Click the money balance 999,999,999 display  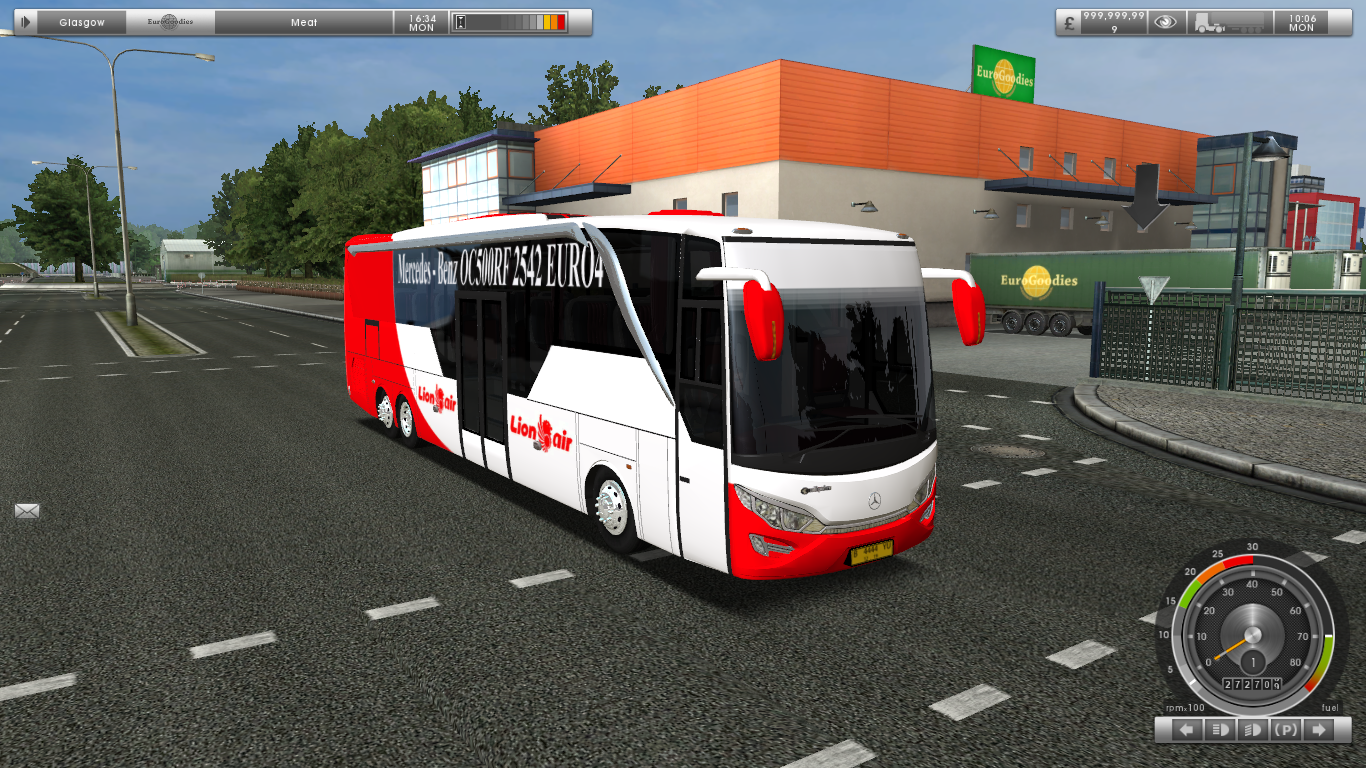point(1114,21)
